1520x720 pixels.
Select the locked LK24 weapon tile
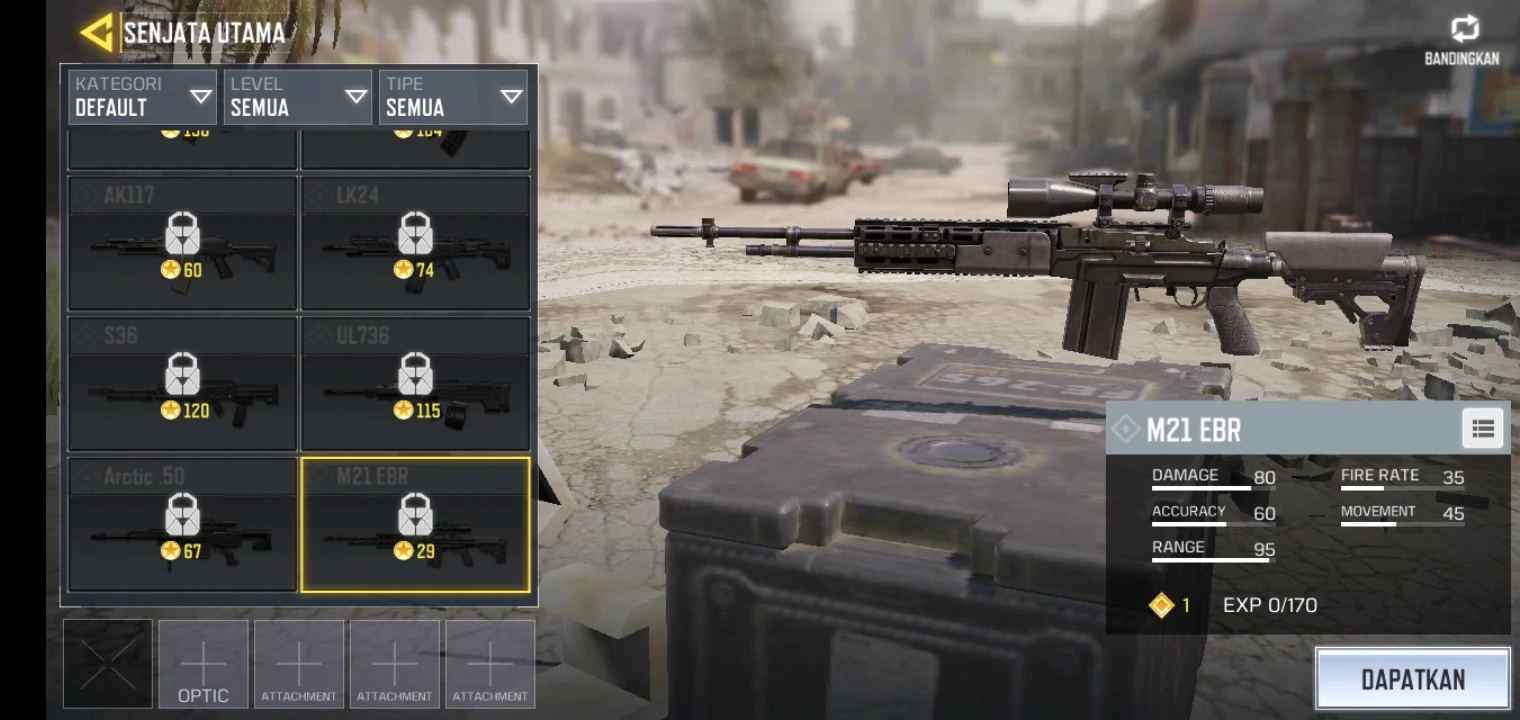(416, 243)
